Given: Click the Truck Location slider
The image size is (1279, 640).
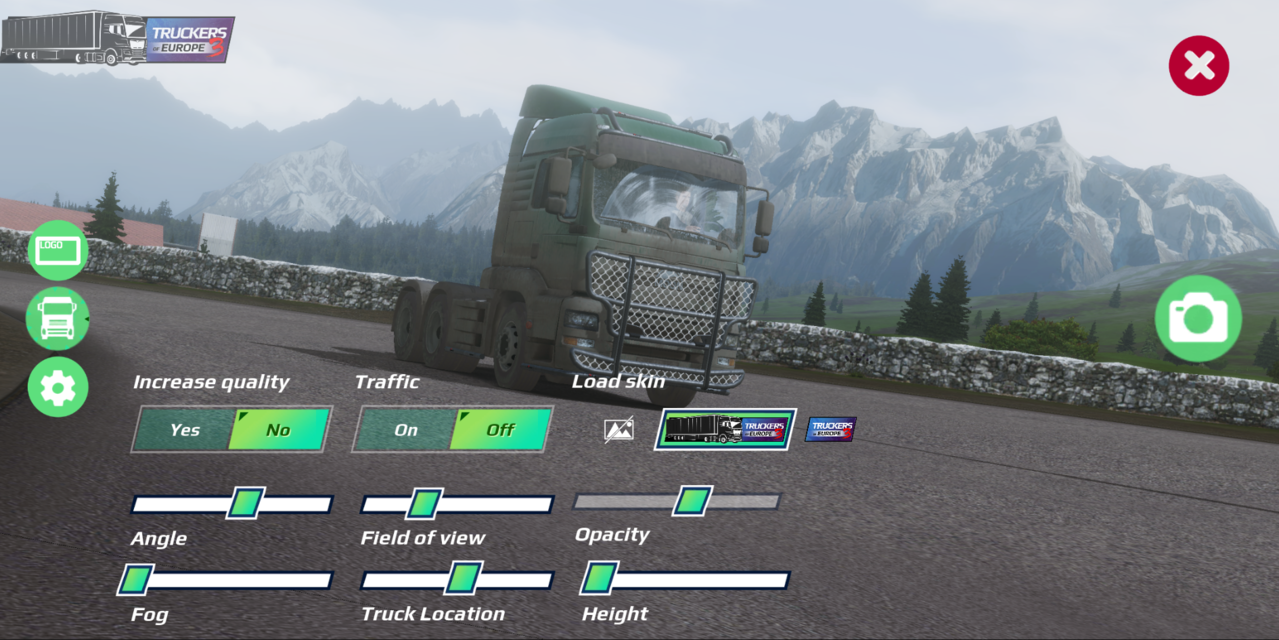Looking at the screenshot, I should (x=457, y=579).
